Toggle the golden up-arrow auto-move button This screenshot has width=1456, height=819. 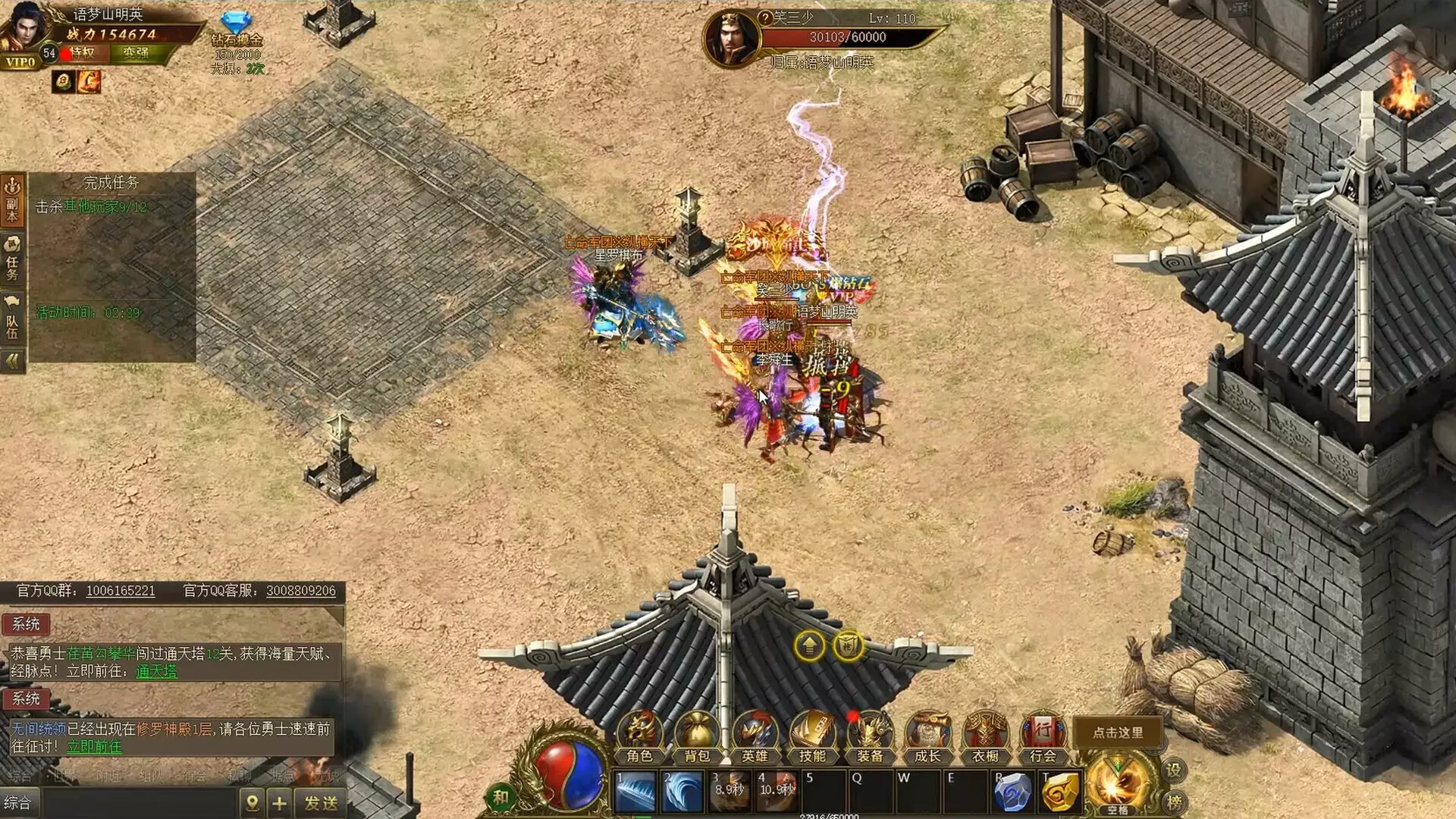point(808,647)
